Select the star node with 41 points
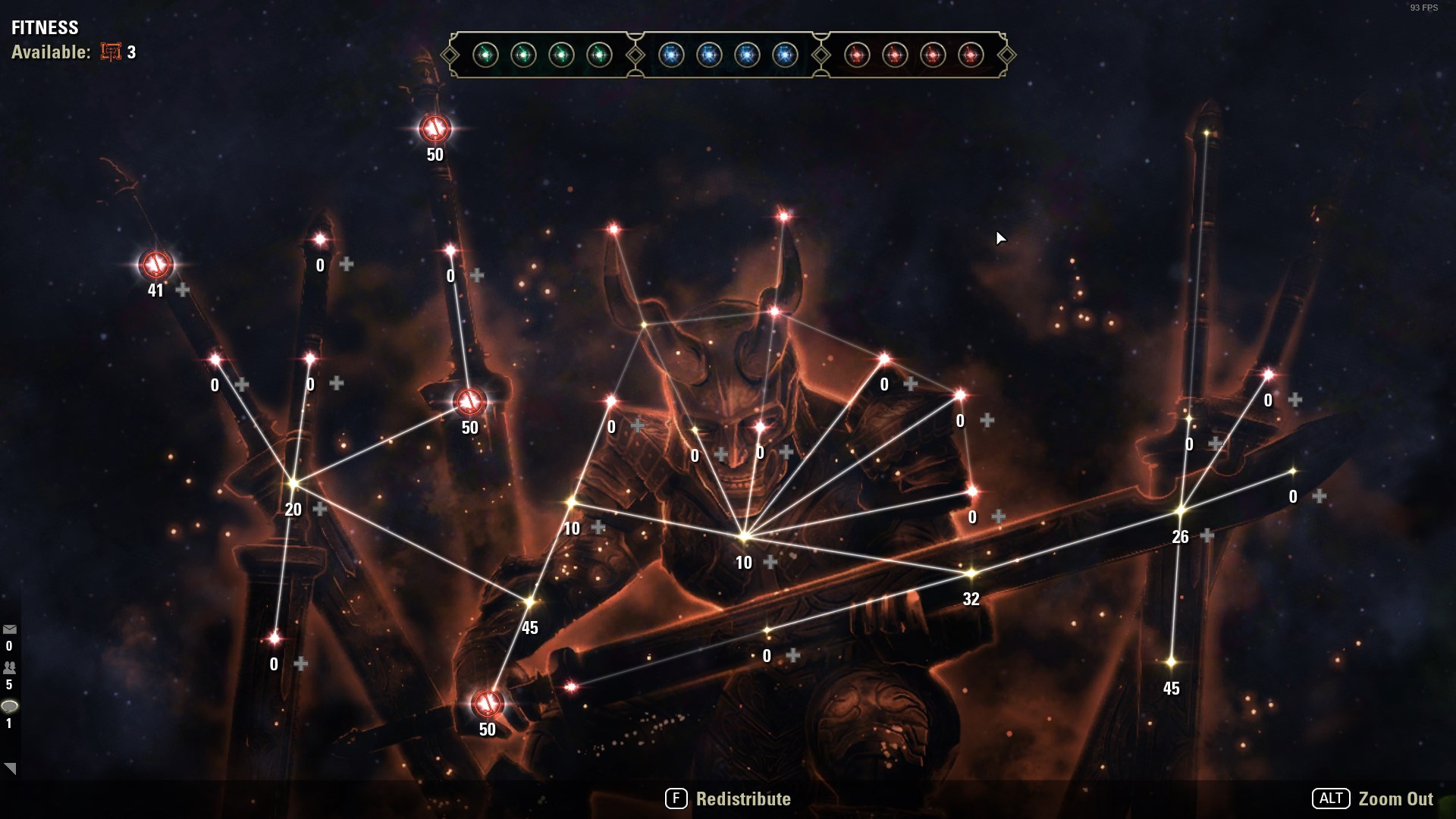 156,265
